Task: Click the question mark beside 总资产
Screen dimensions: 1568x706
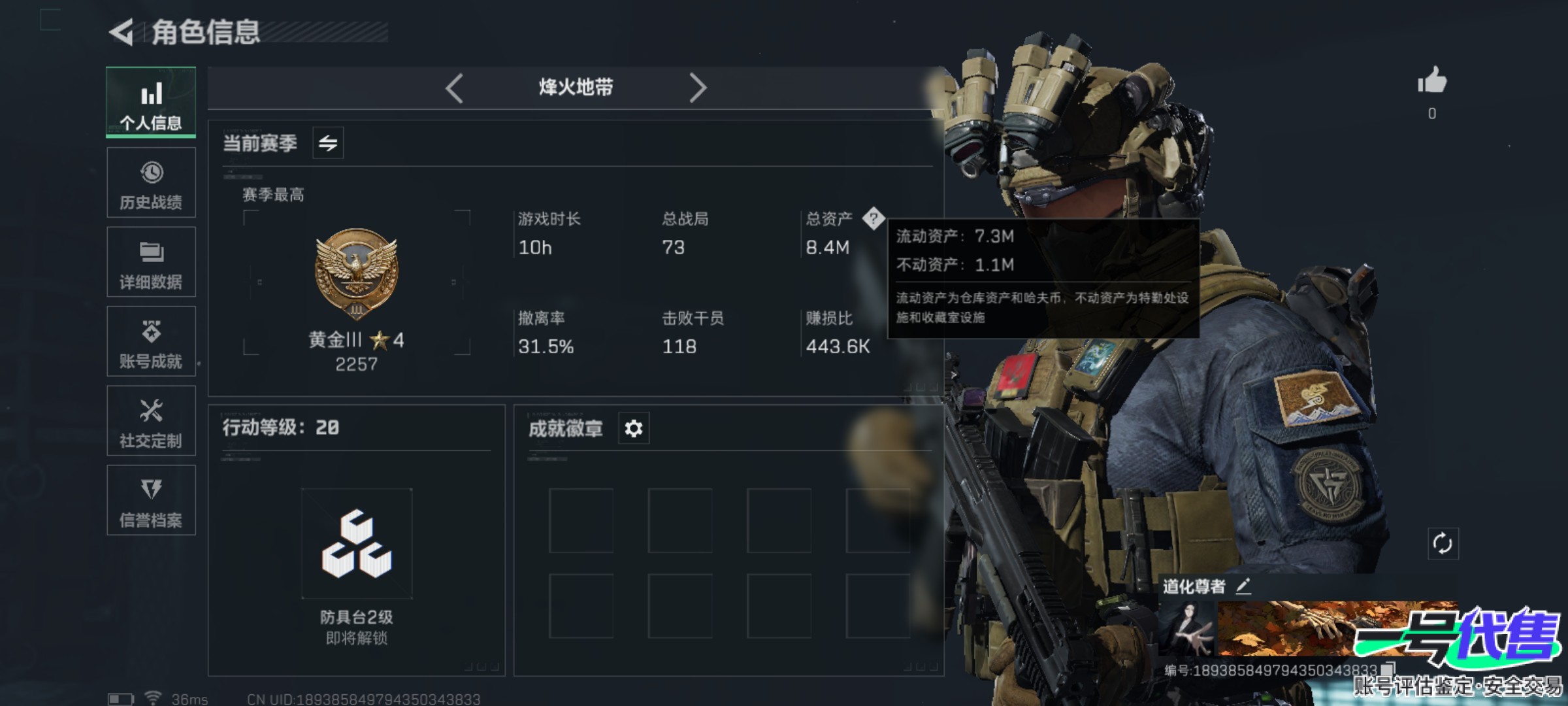Action: [x=873, y=218]
